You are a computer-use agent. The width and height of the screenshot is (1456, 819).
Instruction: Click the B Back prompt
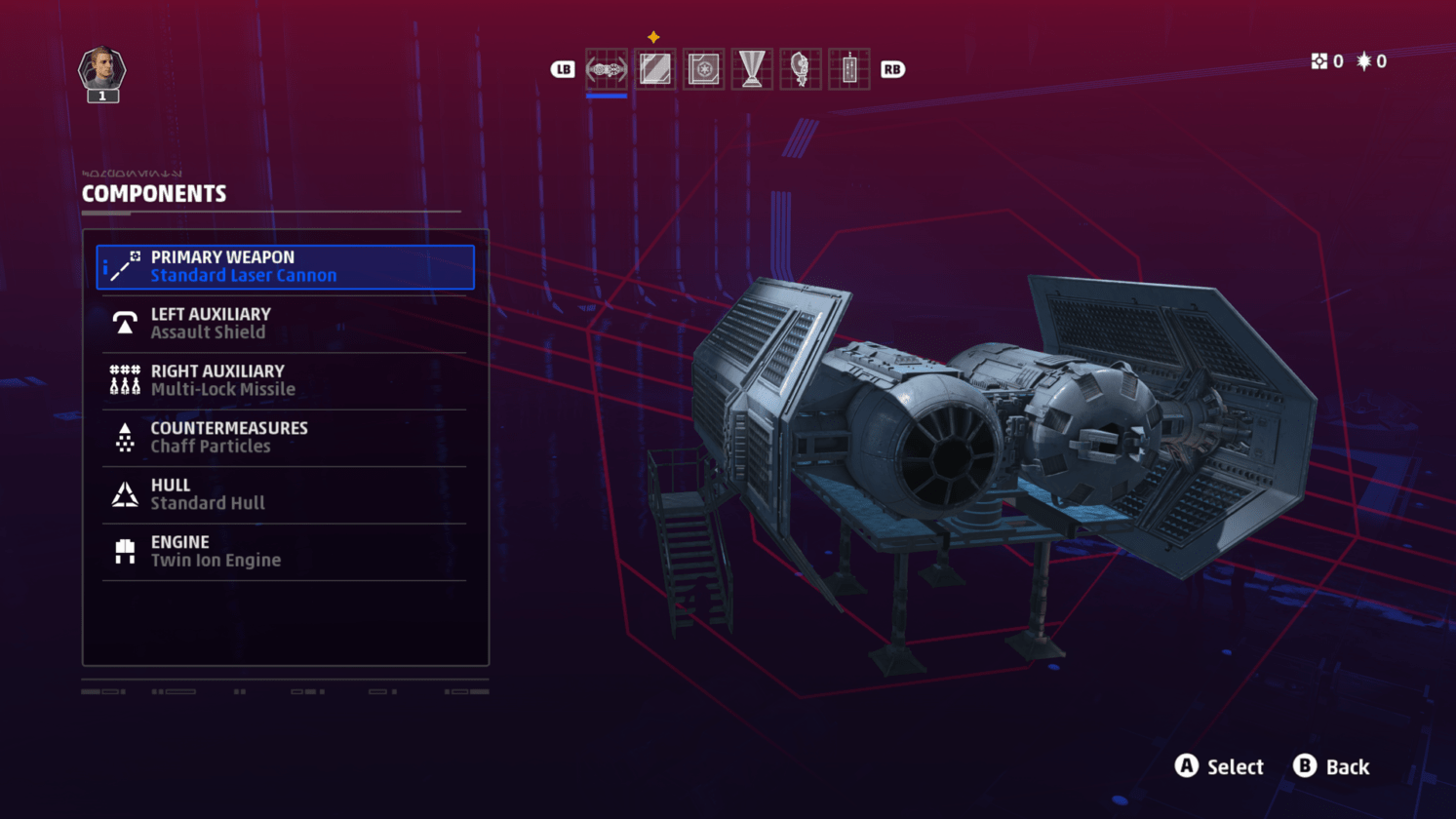pyautogui.click(x=1330, y=767)
